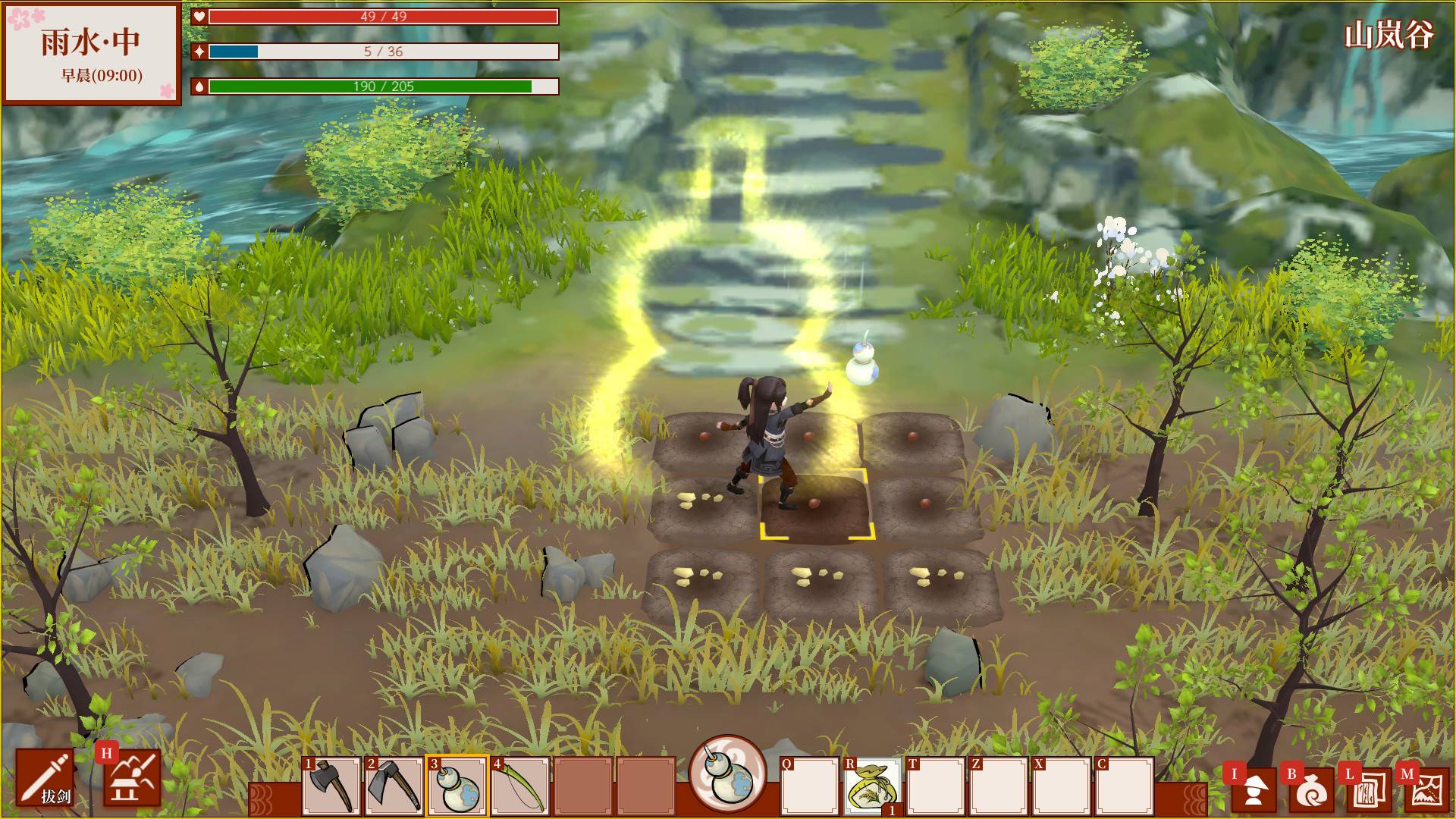Select the hoe in hotbar slot 2

[x=394, y=786]
